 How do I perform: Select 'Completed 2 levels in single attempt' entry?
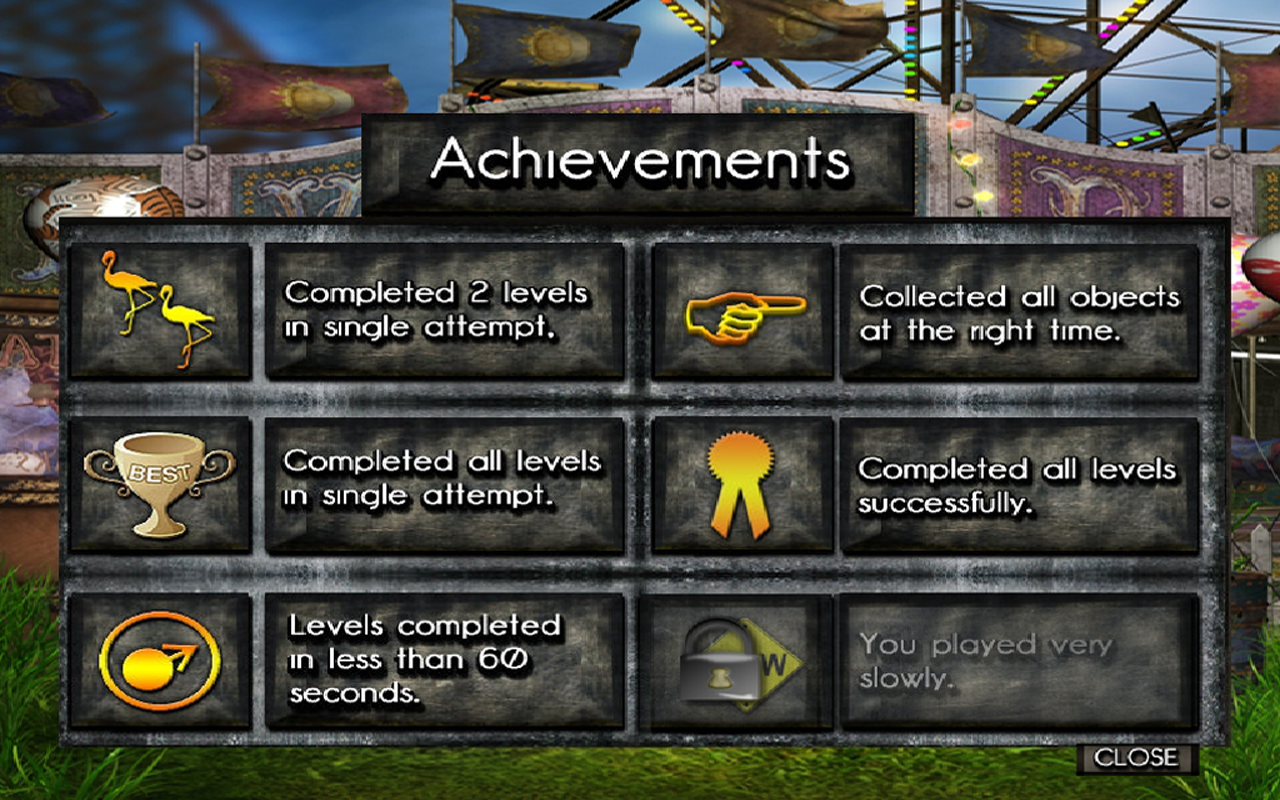444,310
